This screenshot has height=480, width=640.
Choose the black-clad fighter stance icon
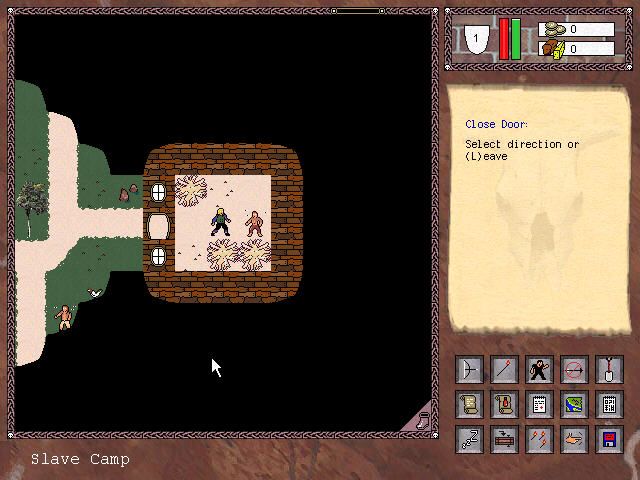click(x=539, y=370)
